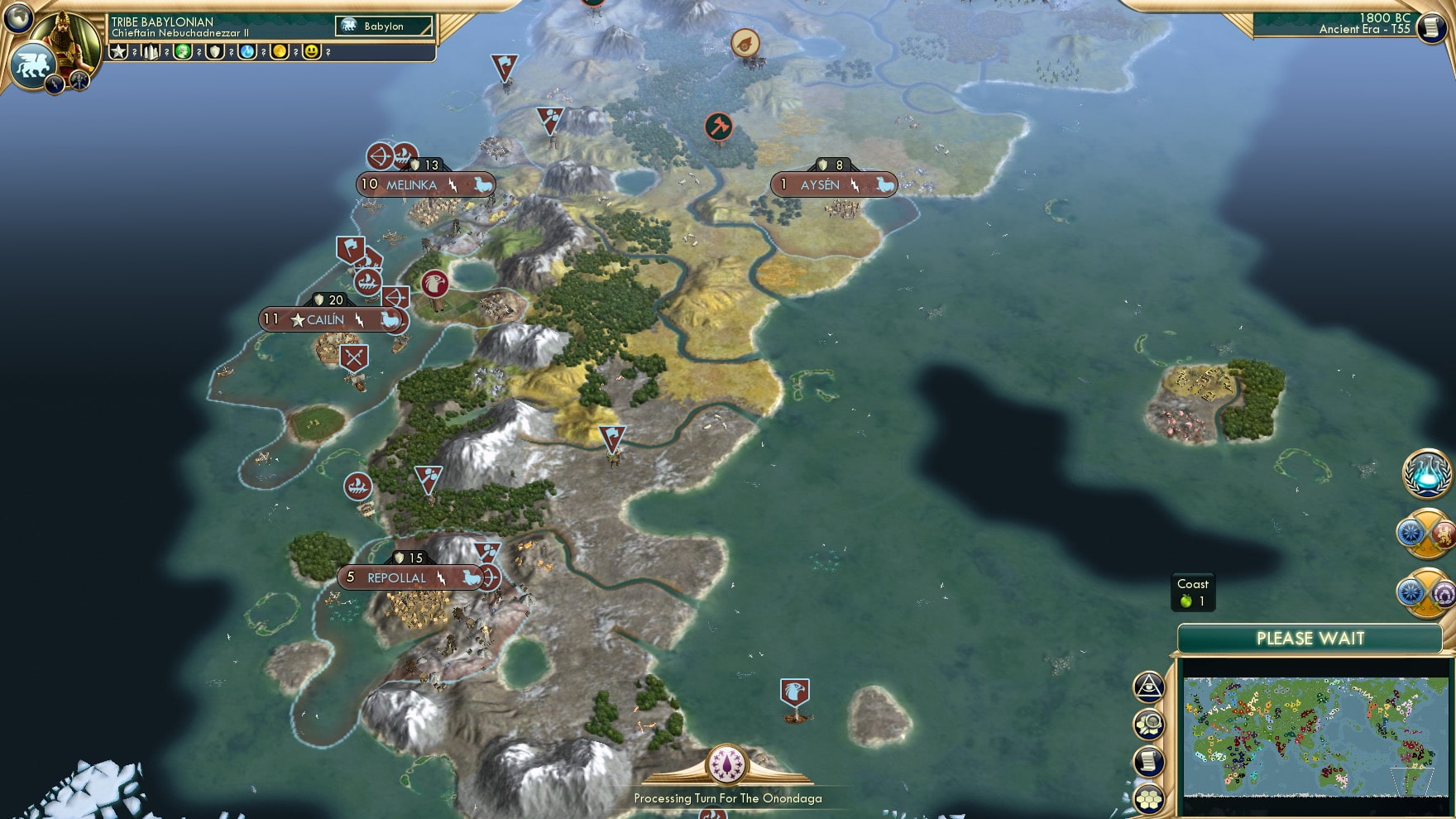Click the green citizen head icon
1456x819 pixels.
(183, 51)
